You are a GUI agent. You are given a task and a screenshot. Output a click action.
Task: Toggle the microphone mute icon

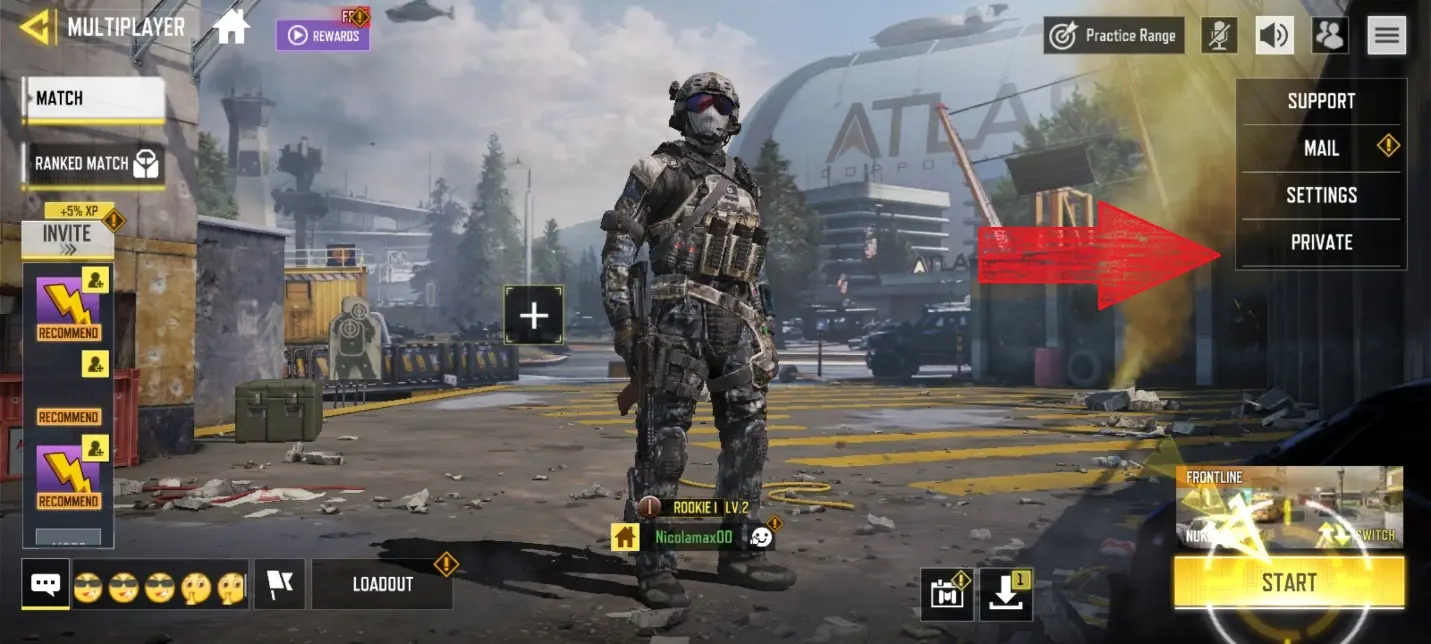[x=1219, y=35]
